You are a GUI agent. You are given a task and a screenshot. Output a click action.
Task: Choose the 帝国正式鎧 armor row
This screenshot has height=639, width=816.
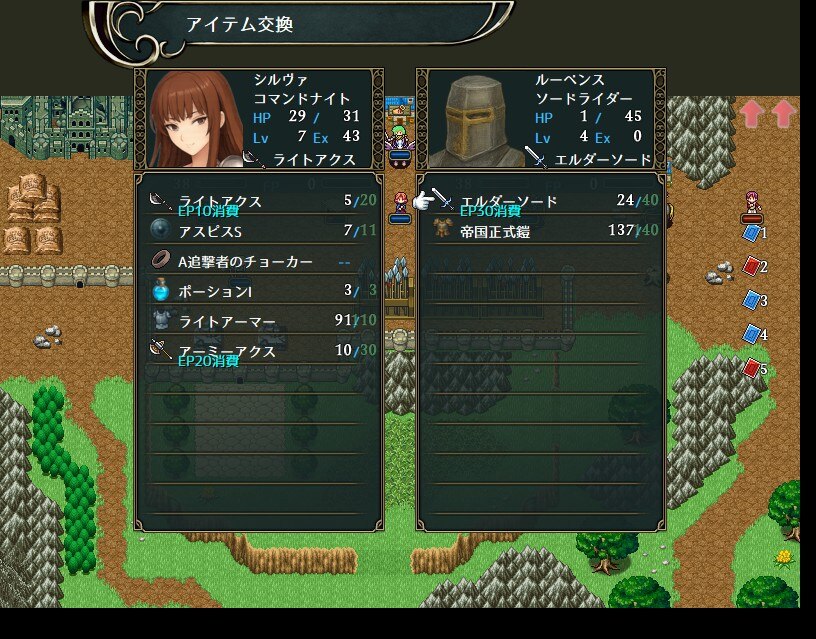click(x=541, y=231)
